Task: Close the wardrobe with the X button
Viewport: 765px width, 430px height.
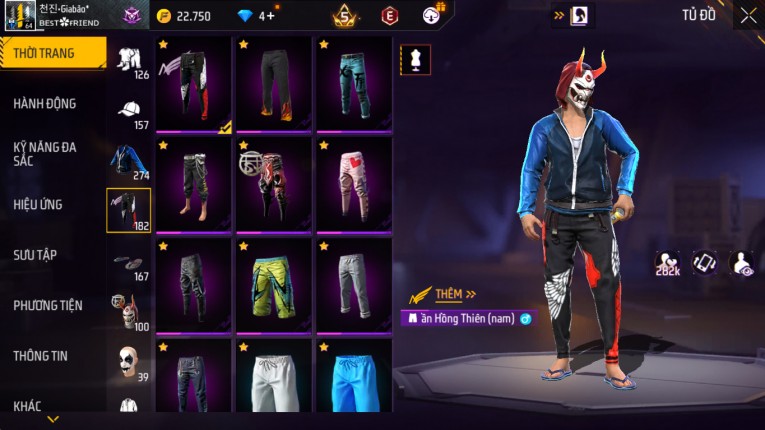Action: 748,15
